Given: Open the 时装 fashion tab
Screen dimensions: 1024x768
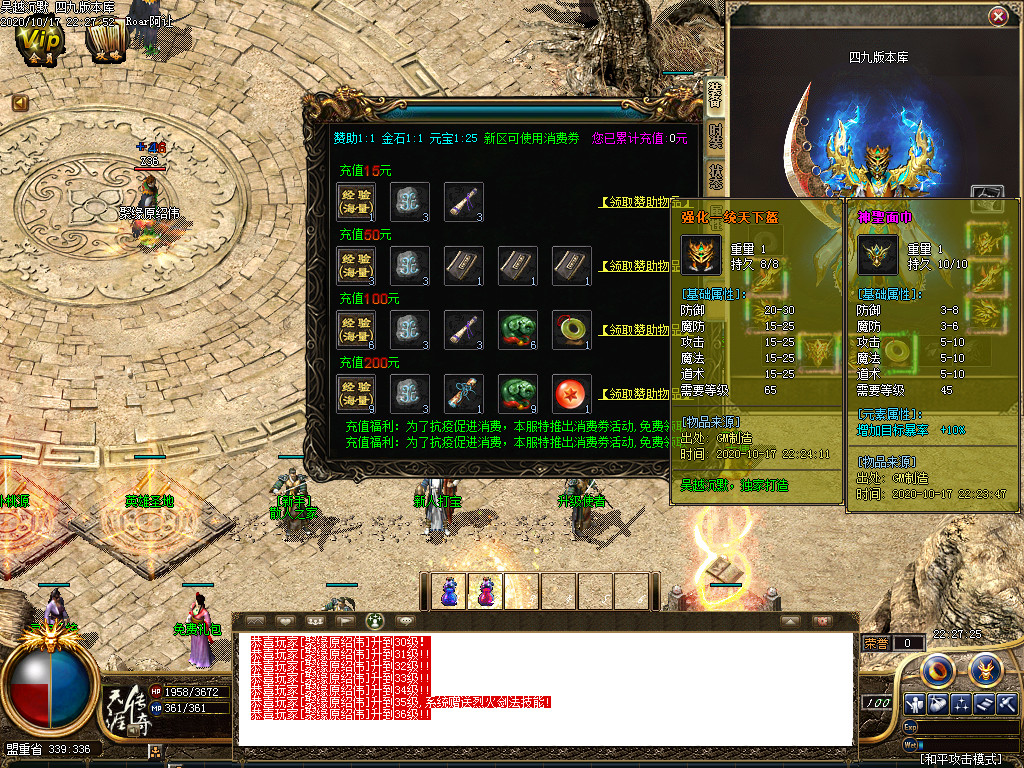Looking at the screenshot, I should pos(715,135).
